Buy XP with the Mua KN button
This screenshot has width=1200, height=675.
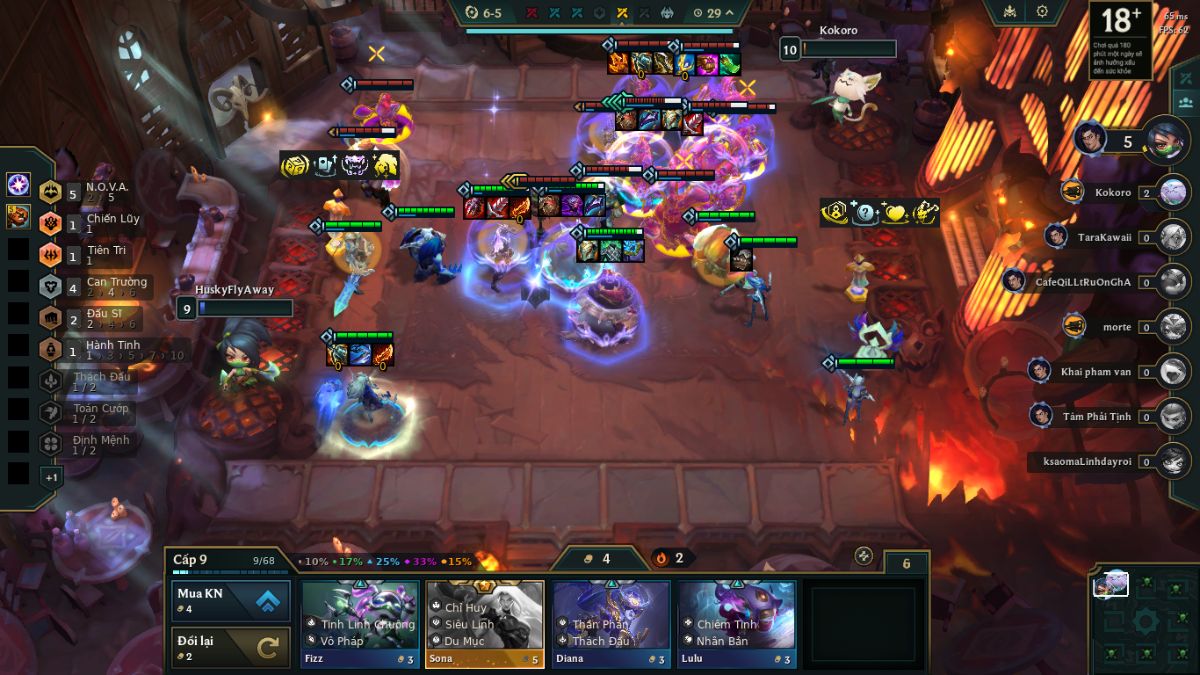point(231,600)
